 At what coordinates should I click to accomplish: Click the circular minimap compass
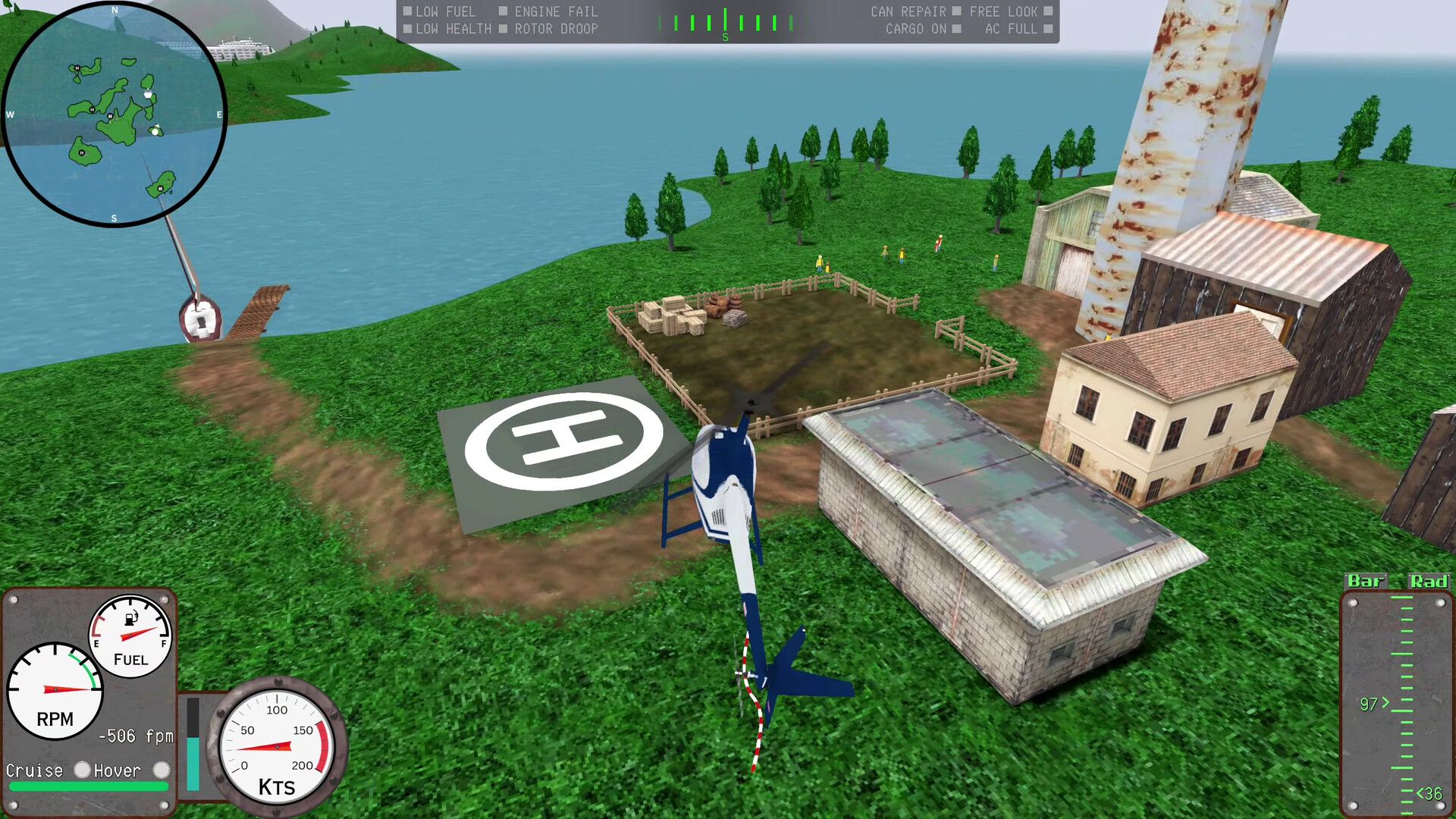(114, 114)
